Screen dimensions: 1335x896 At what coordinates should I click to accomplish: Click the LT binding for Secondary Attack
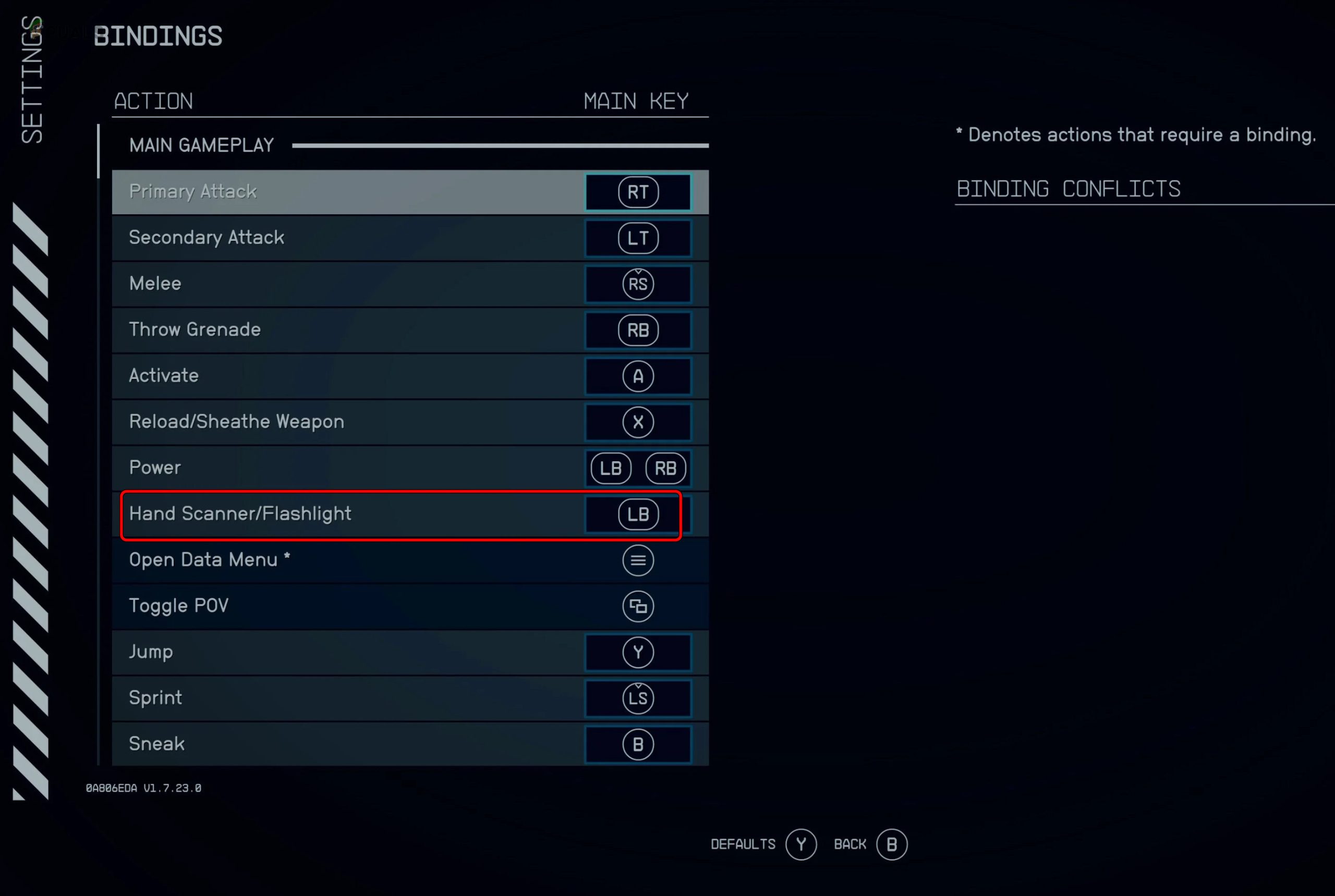(x=638, y=238)
